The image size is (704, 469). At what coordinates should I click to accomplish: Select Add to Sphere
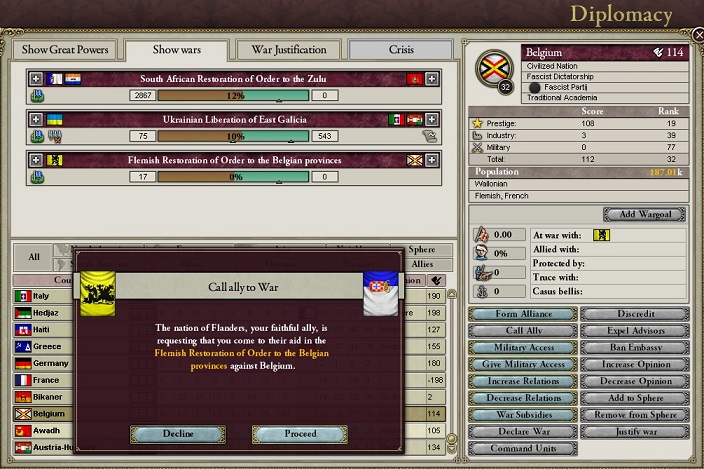tap(636, 398)
